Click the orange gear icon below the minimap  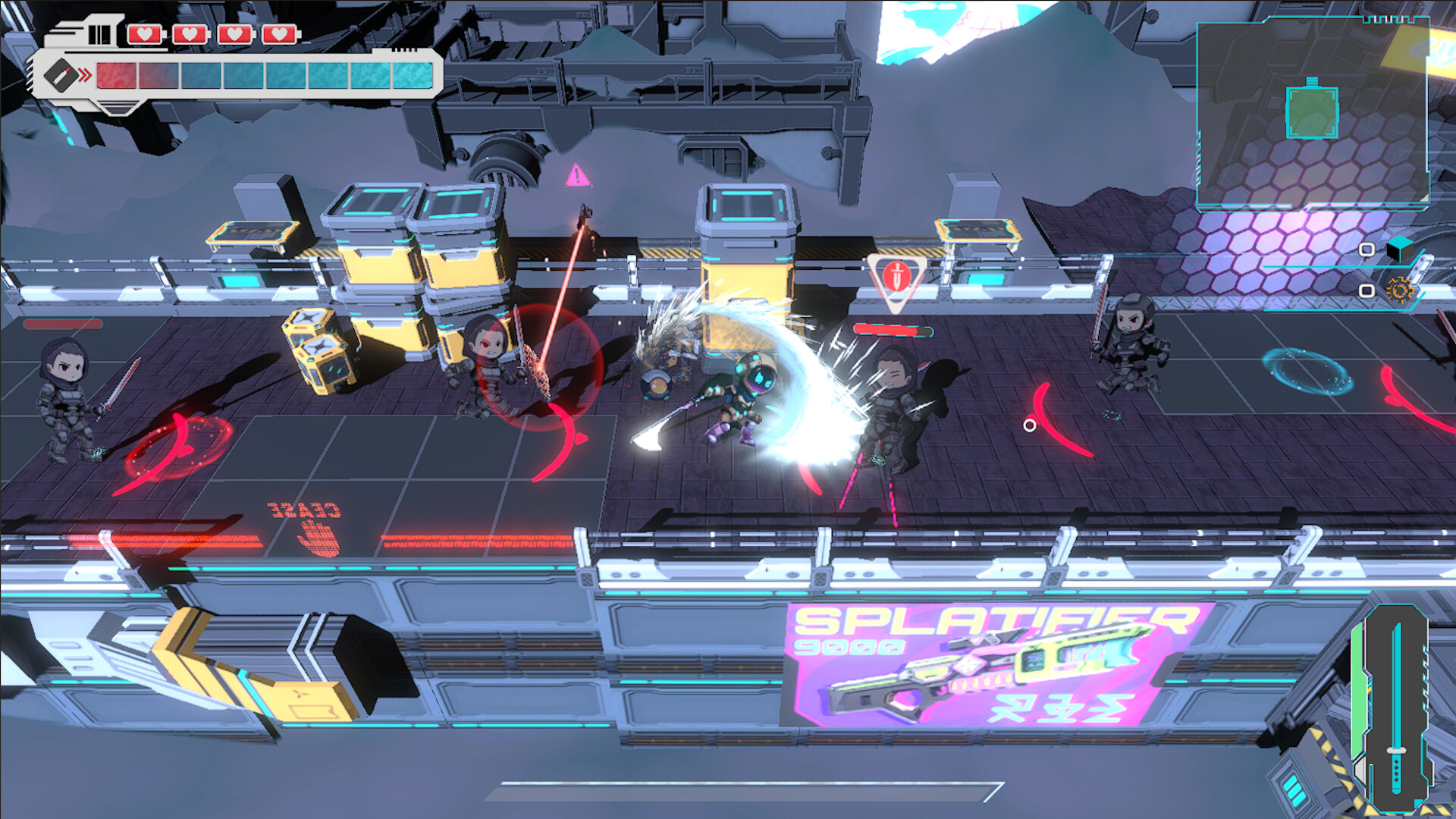click(1400, 291)
